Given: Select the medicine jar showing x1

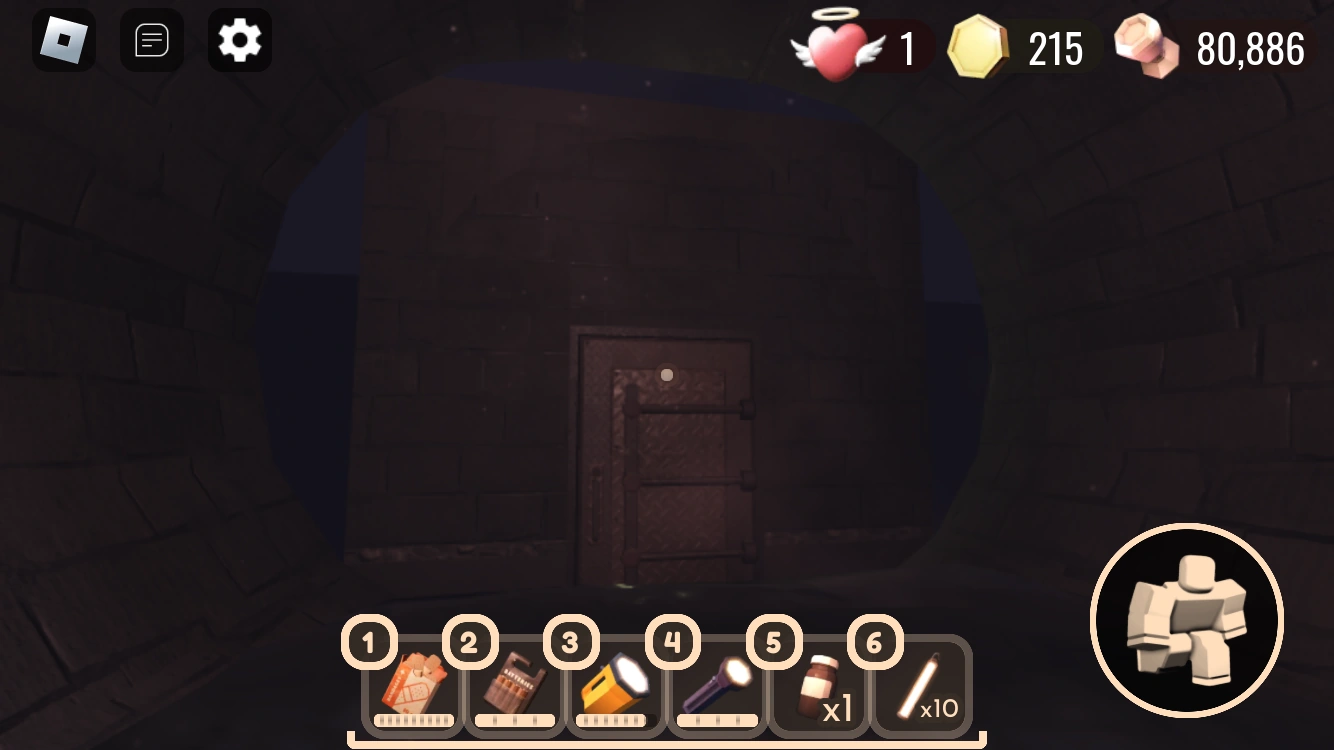Looking at the screenshot, I should coord(816,685).
